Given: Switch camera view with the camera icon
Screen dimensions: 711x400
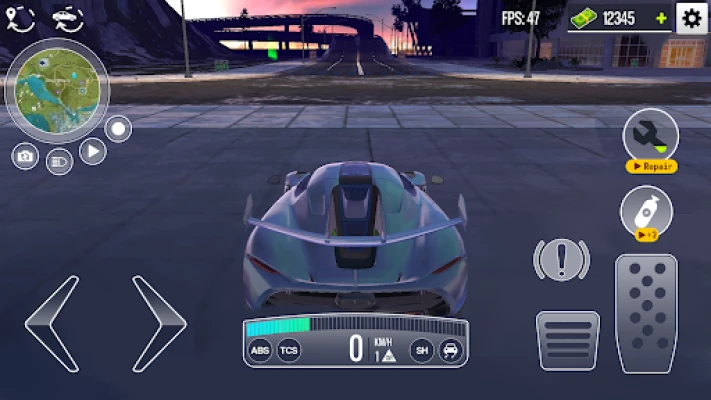Looking at the screenshot, I should click(25, 156).
